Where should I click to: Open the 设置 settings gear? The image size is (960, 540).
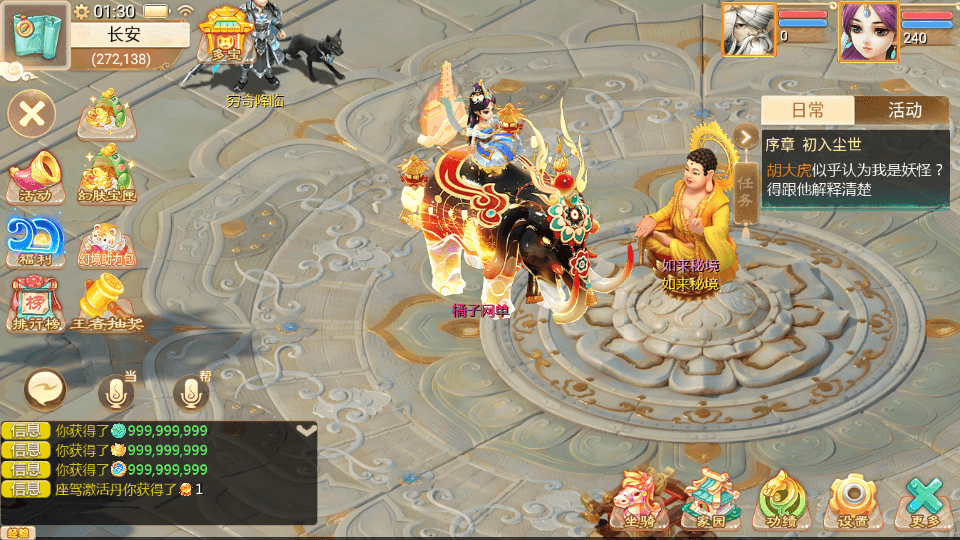coord(853,499)
